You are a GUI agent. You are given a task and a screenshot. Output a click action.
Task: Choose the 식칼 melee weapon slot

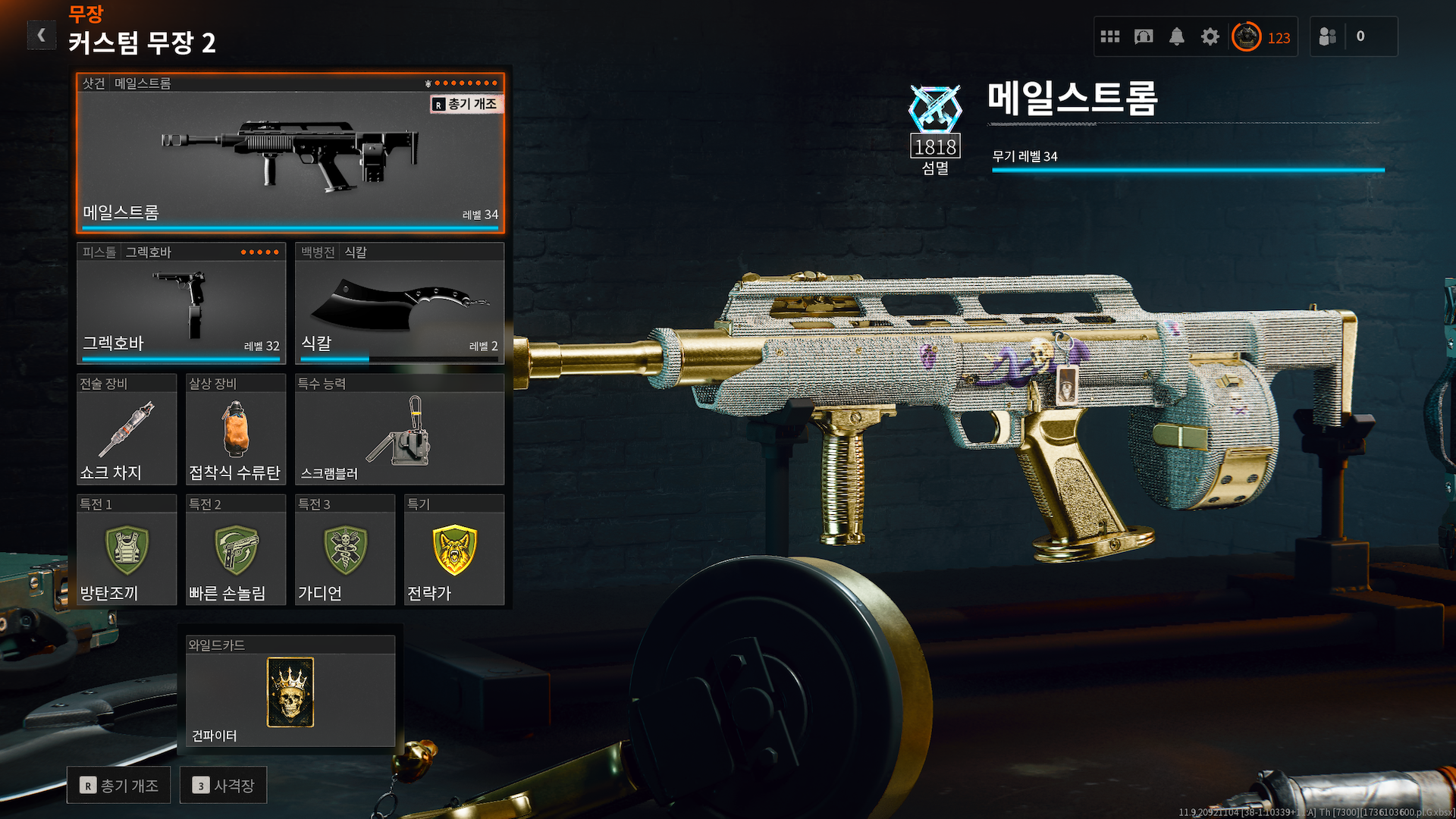(x=400, y=303)
